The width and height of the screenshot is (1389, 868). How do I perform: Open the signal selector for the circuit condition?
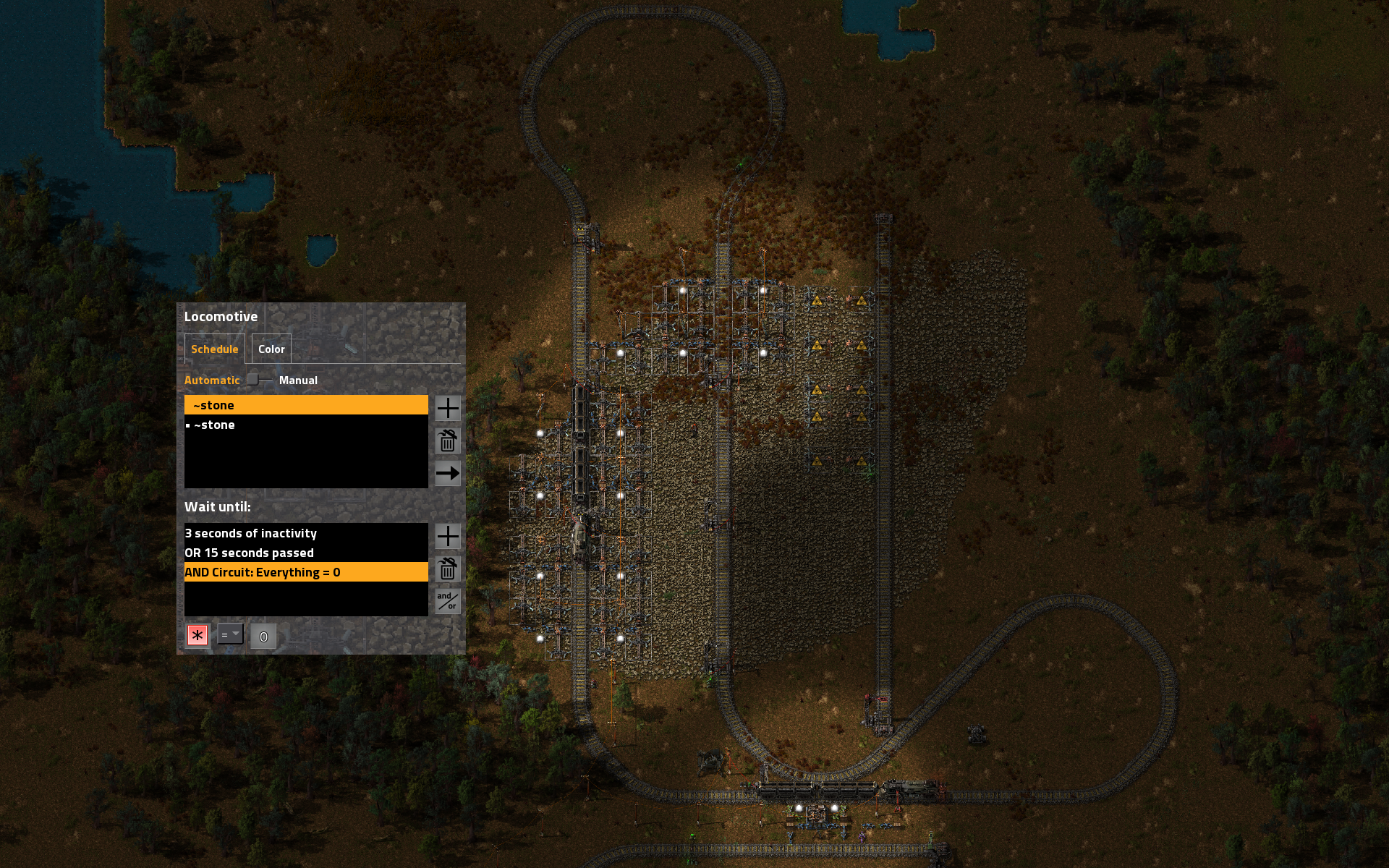point(197,634)
